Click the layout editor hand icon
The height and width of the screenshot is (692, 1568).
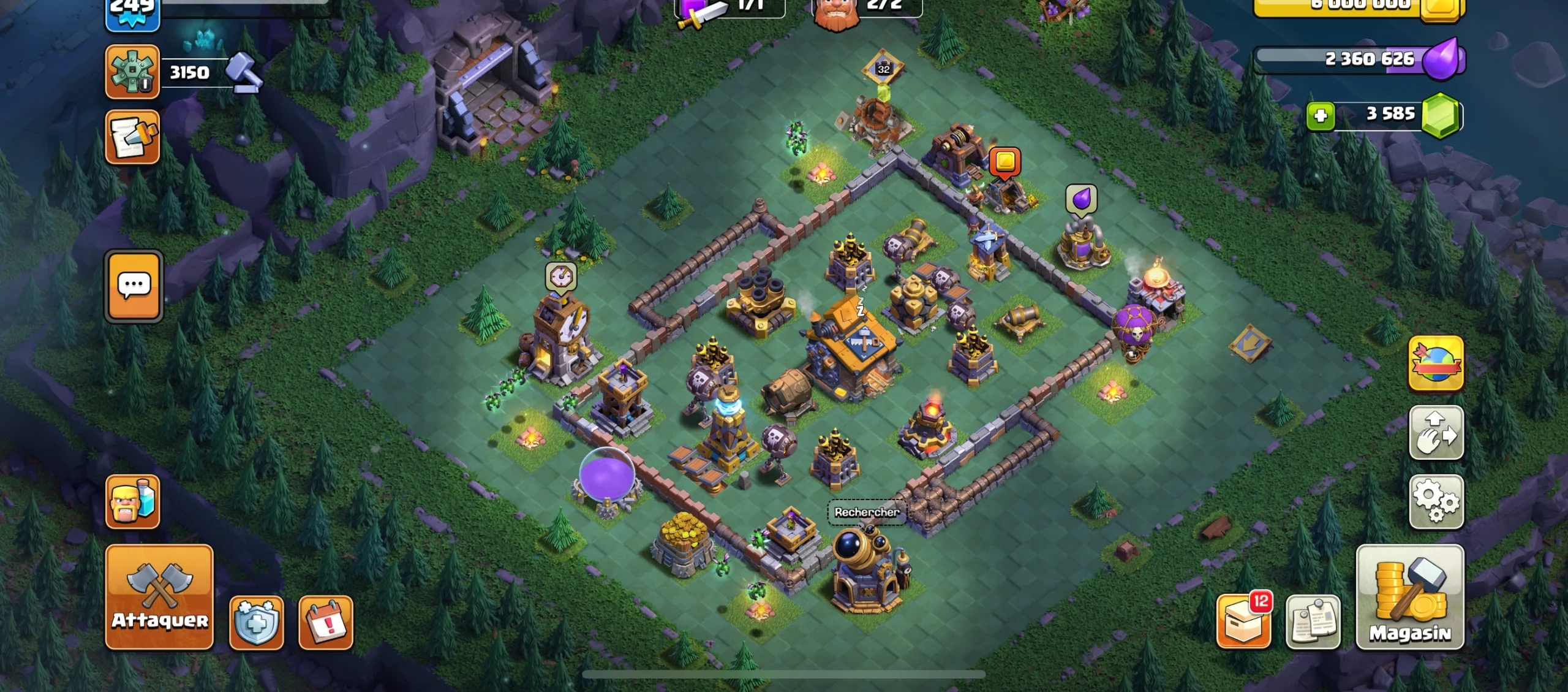click(1436, 433)
